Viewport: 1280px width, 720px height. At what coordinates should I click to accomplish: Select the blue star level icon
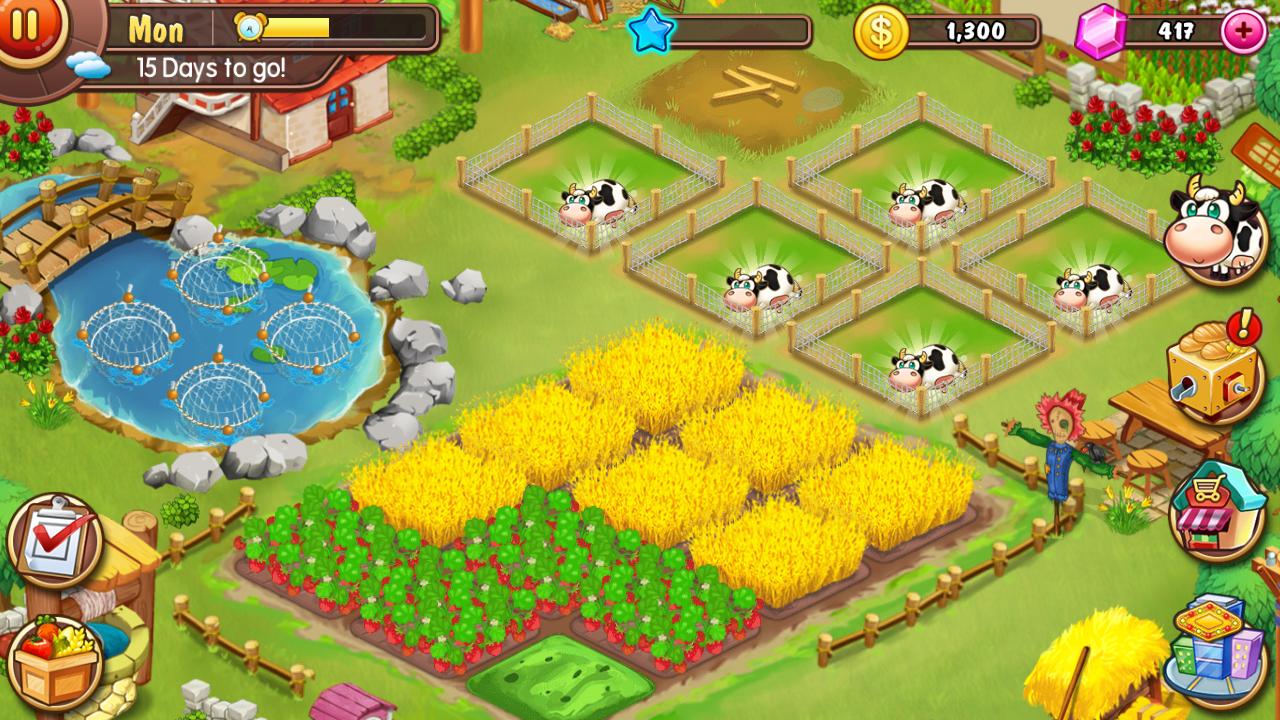(x=651, y=31)
